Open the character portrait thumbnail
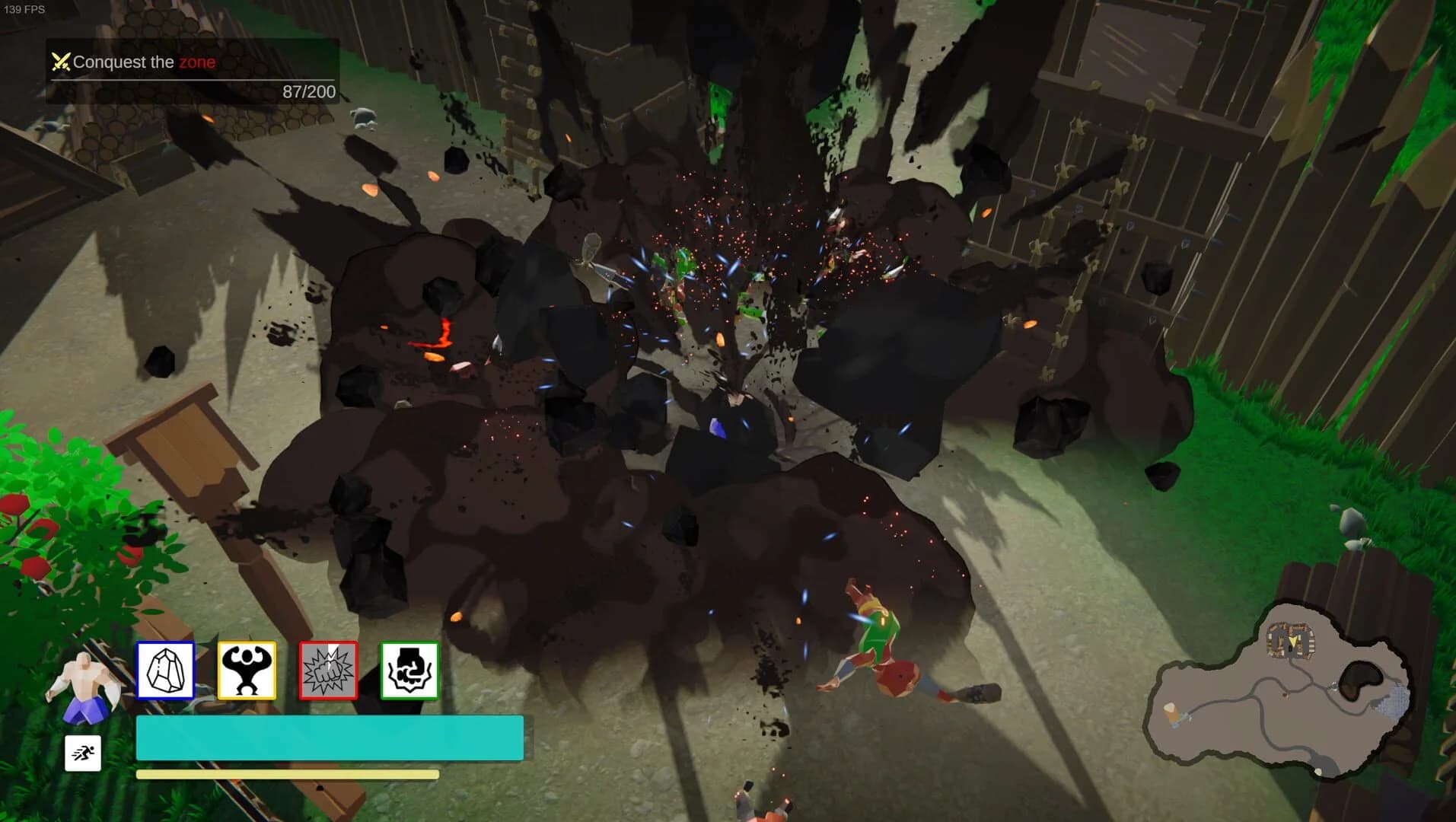This screenshot has height=822, width=1456. [86, 681]
